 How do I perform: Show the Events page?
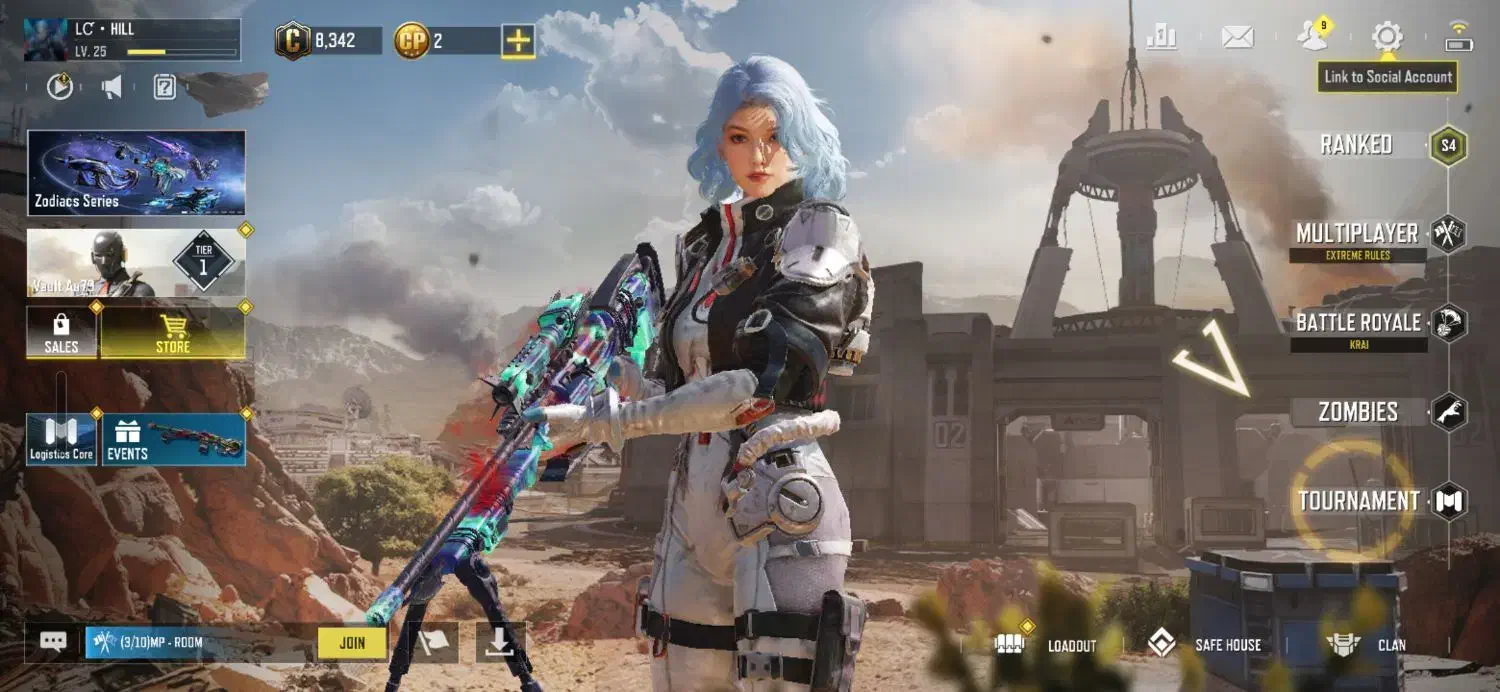coord(173,440)
